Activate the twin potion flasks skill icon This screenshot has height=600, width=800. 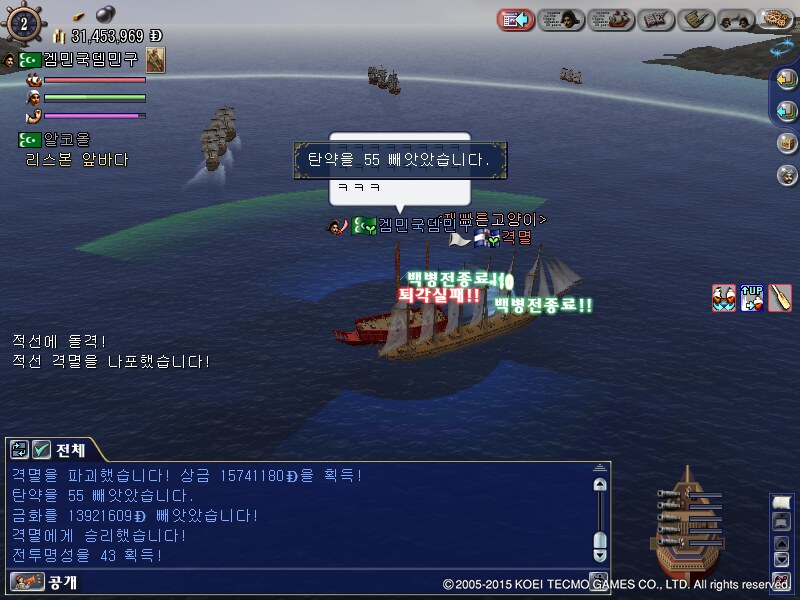click(723, 297)
